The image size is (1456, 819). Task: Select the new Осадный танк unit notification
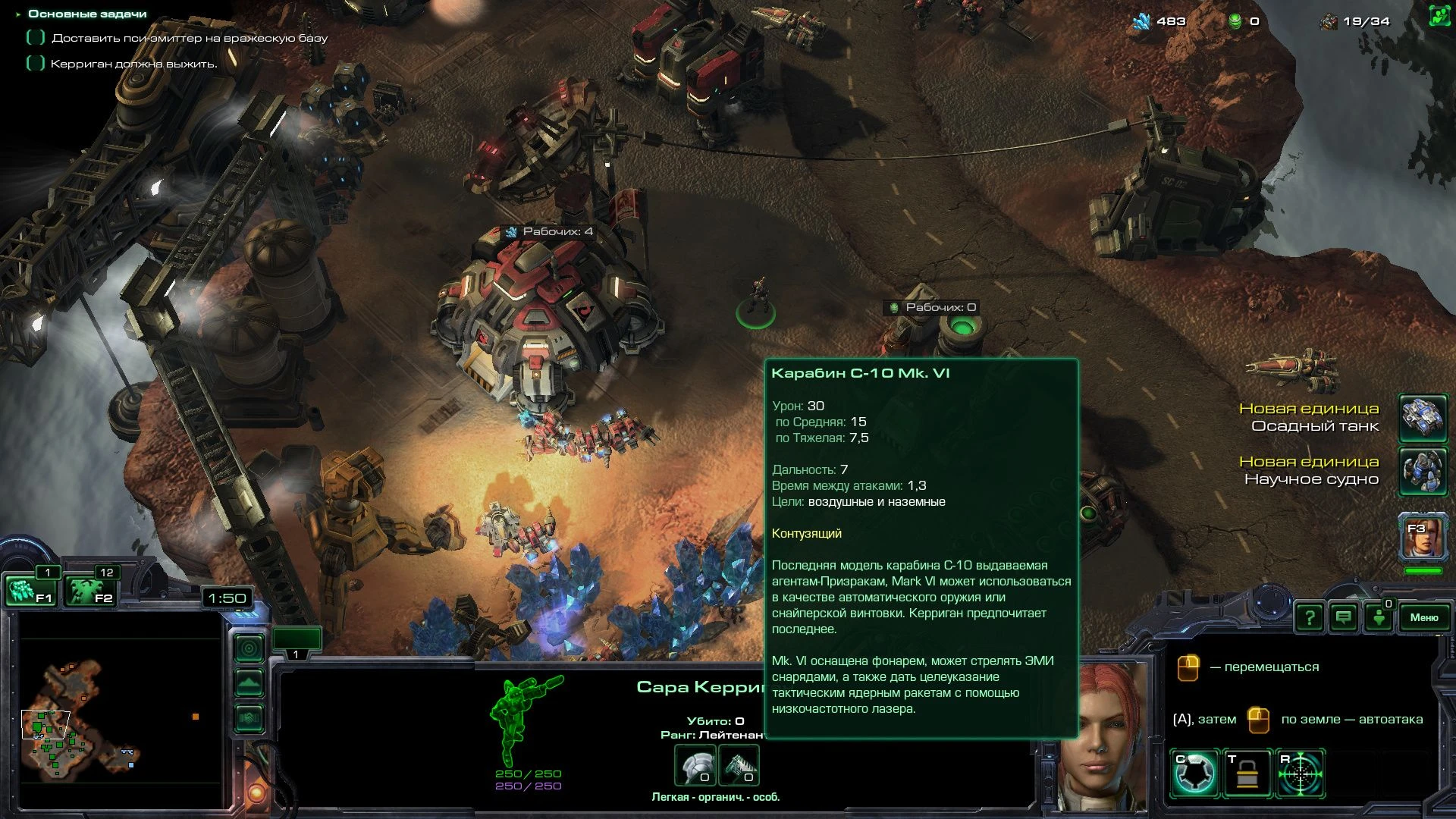click(x=1423, y=419)
